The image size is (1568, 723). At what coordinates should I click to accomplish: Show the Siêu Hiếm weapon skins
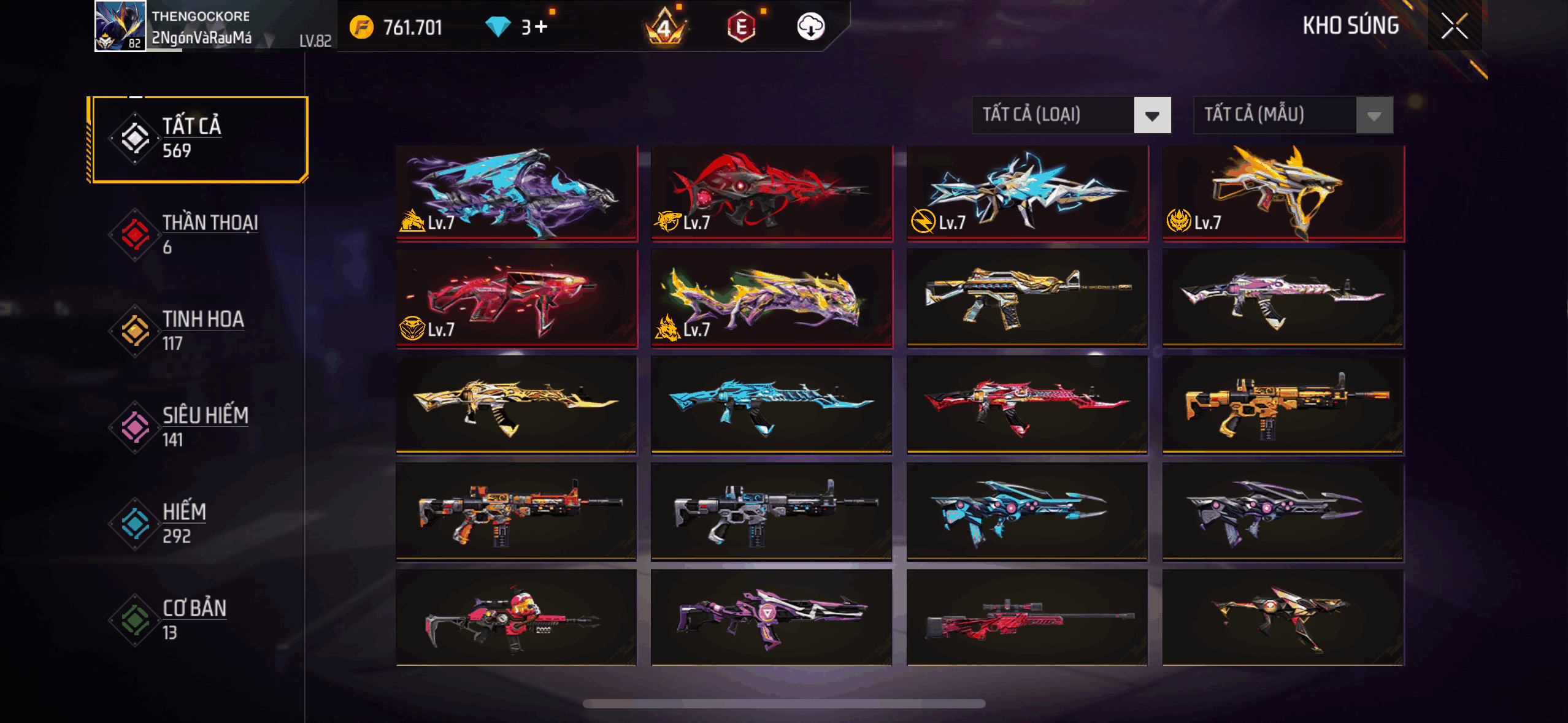click(198, 427)
